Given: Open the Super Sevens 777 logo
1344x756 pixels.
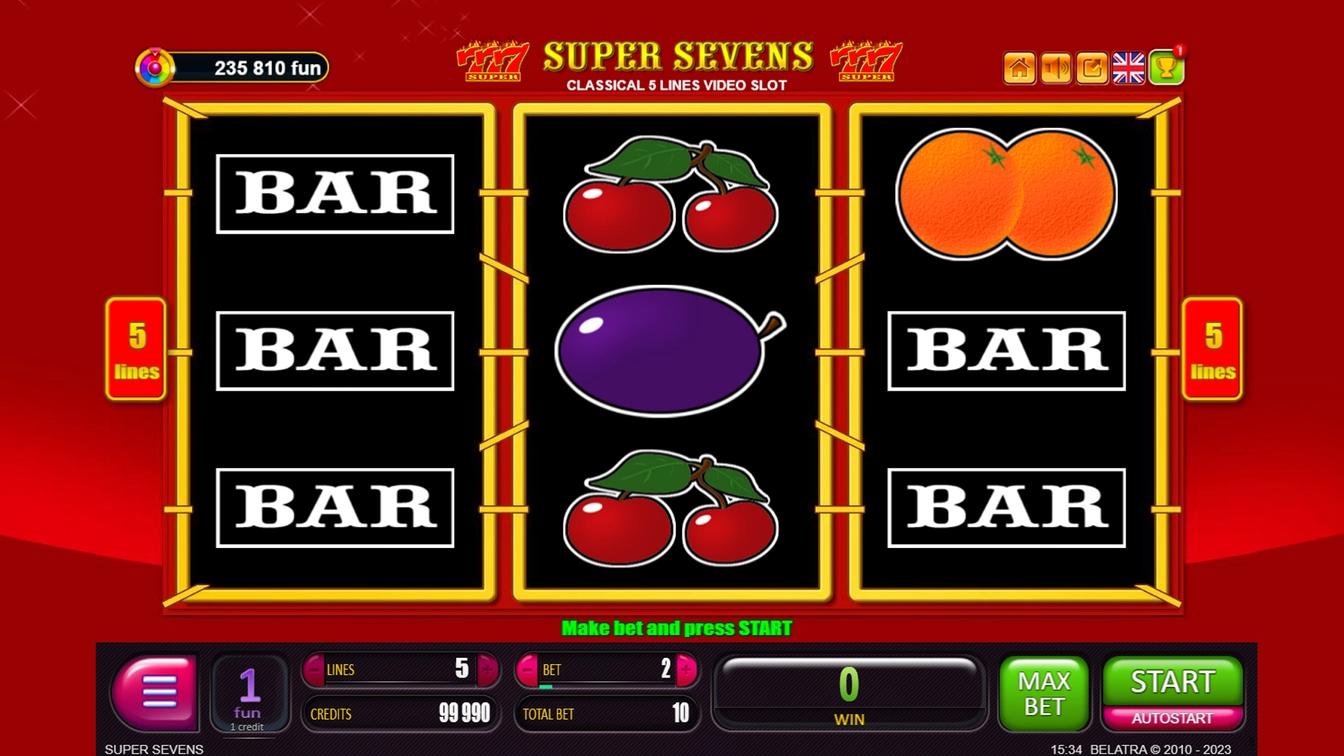Looking at the screenshot, I should [492, 60].
